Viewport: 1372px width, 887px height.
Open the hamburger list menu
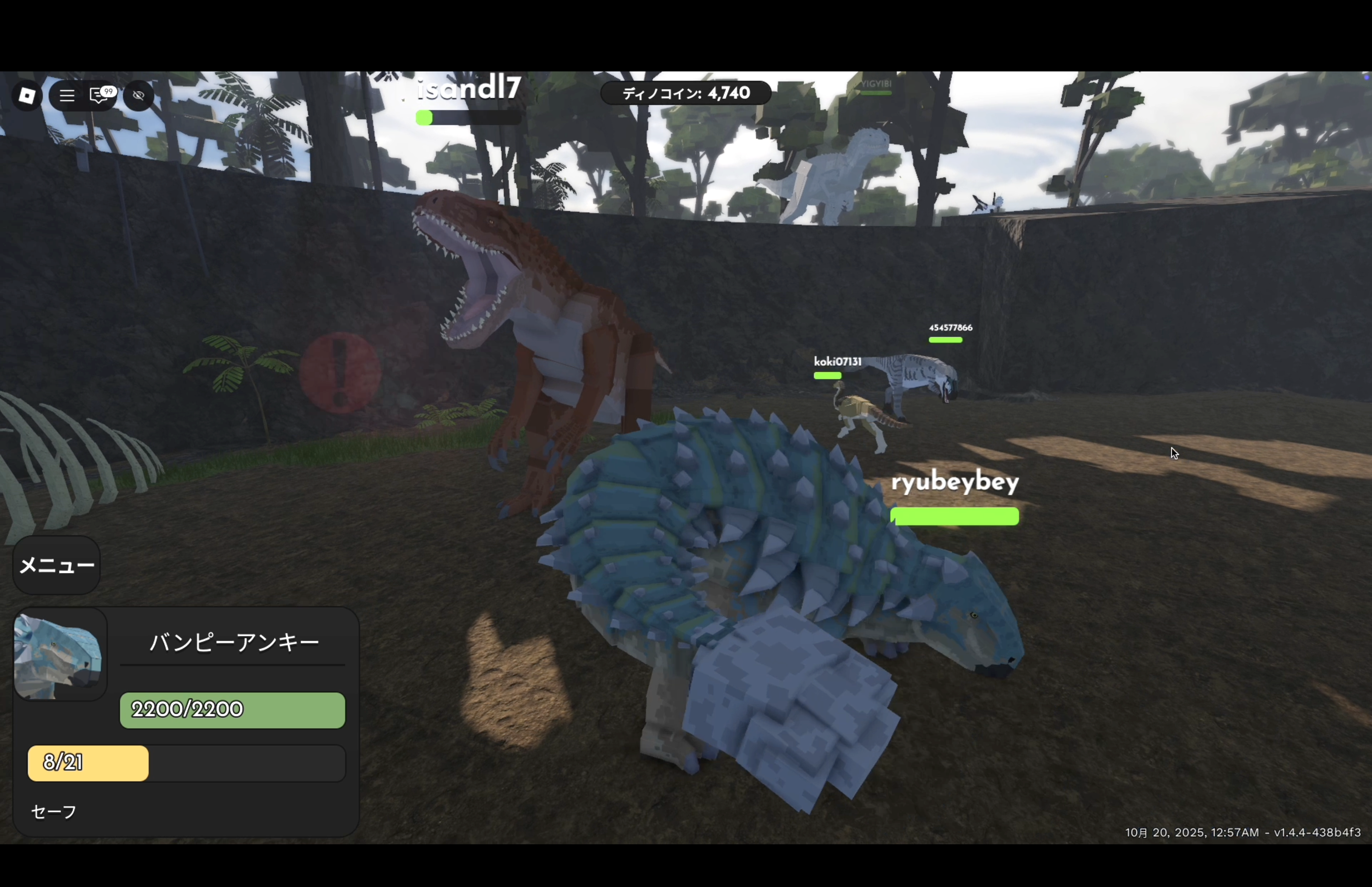pyautogui.click(x=67, y=96)
